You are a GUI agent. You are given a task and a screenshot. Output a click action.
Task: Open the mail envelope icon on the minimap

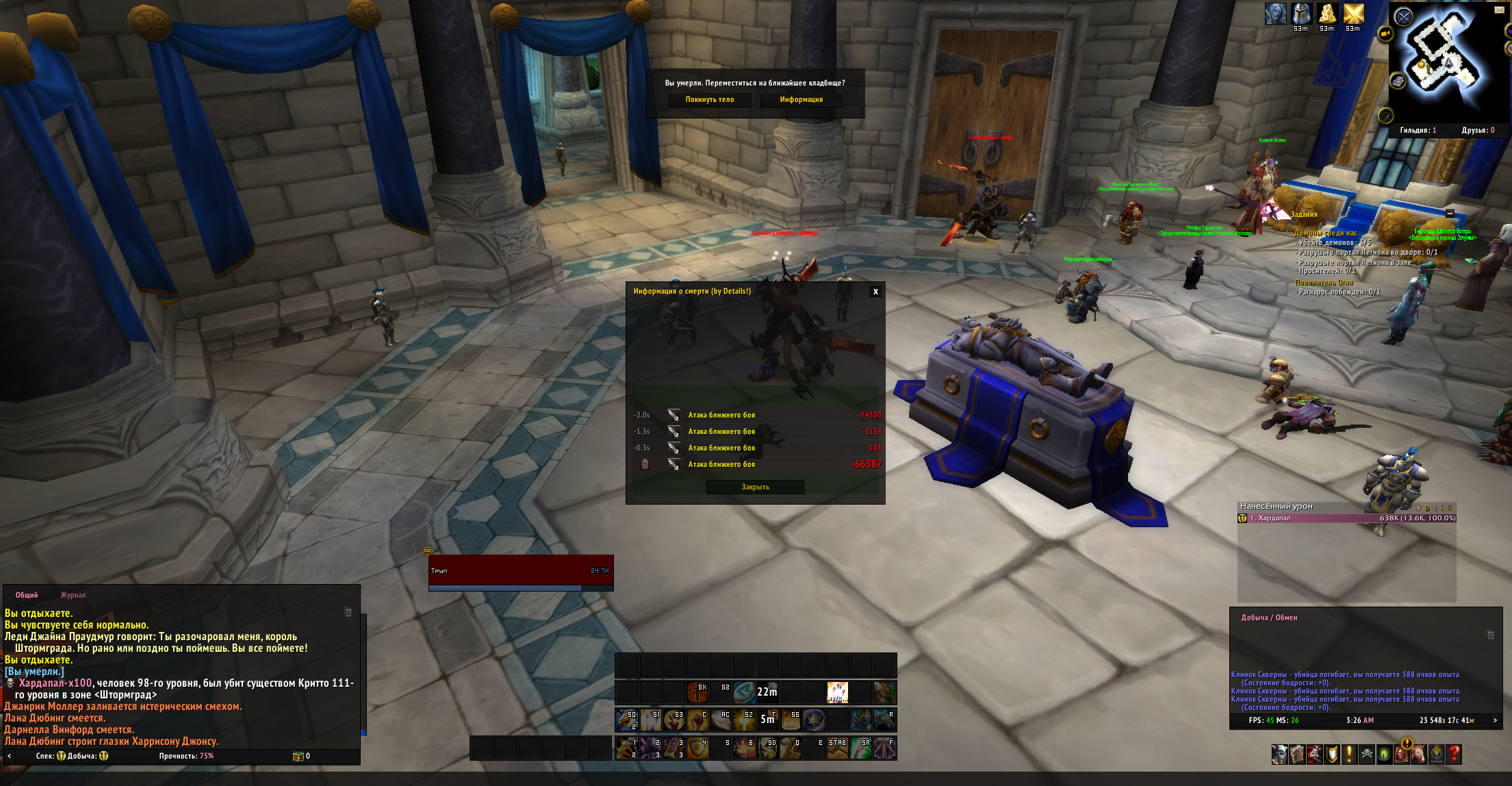1499,10
